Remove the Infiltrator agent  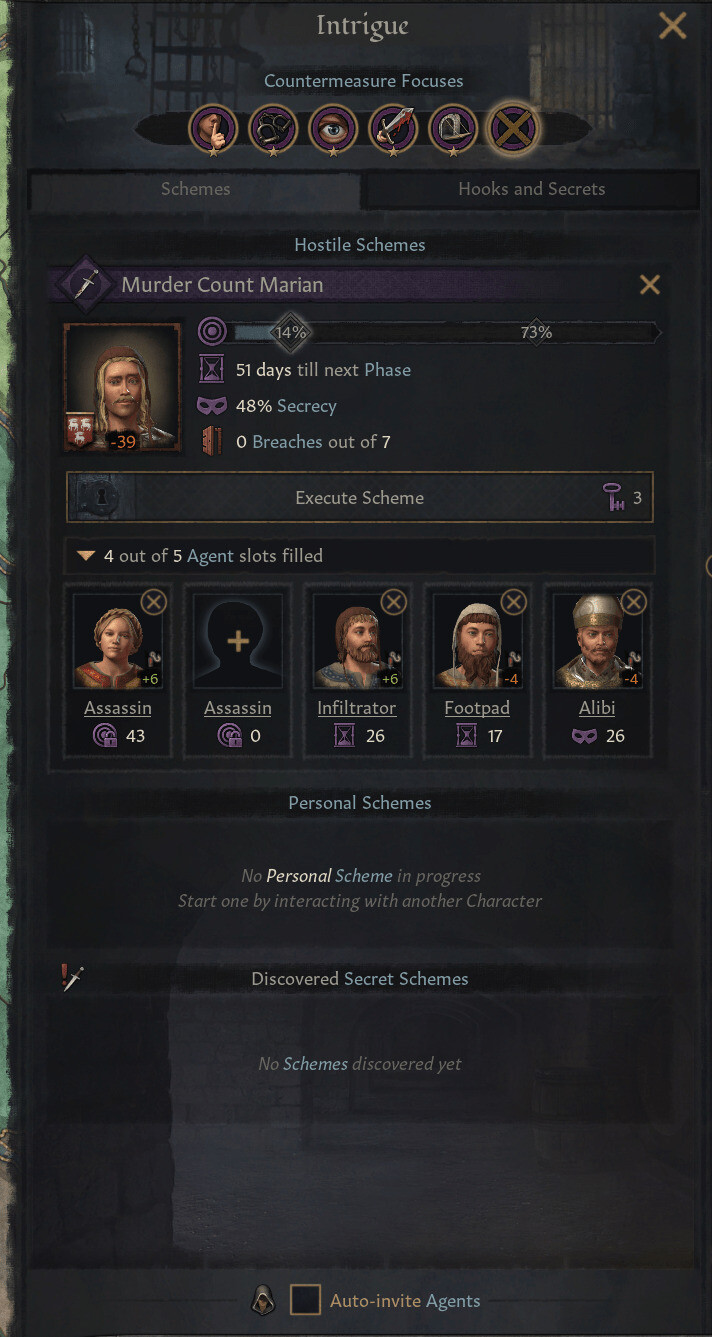(394, 602)
